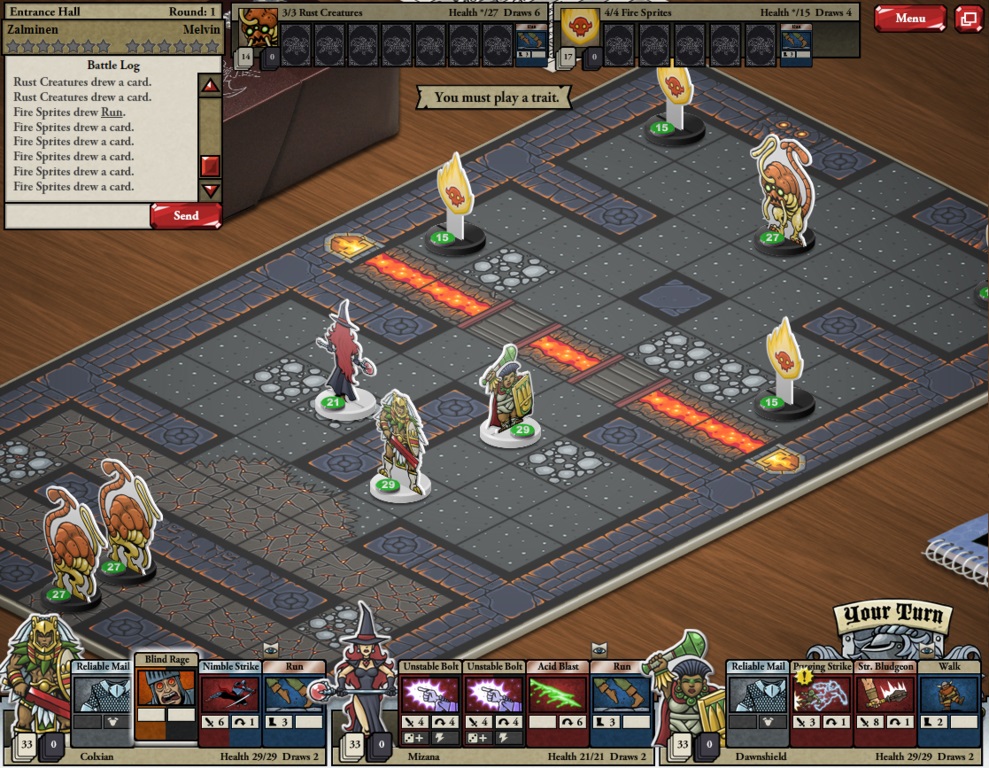Choose Mizana's Run card
Screen dimensions: 989x768
tap(621, 702)
